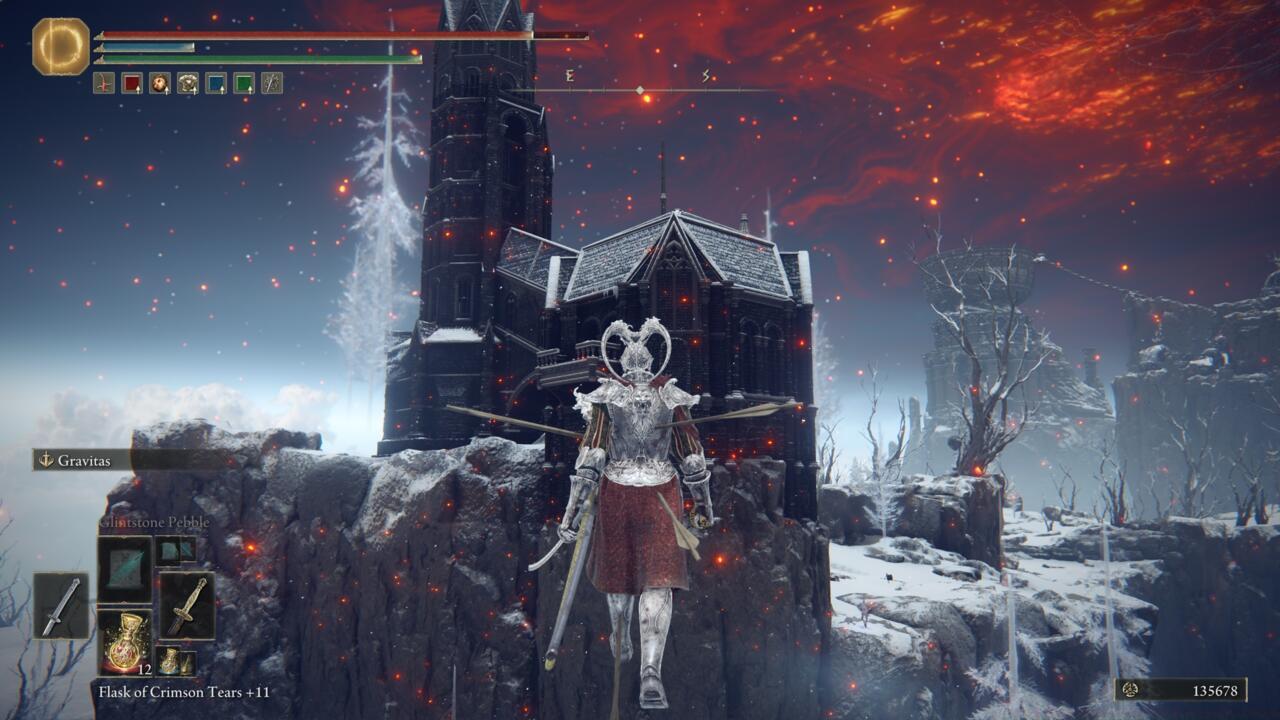Inspect the red square buff icon
1280x720 pixels.
tap(132, 83)
